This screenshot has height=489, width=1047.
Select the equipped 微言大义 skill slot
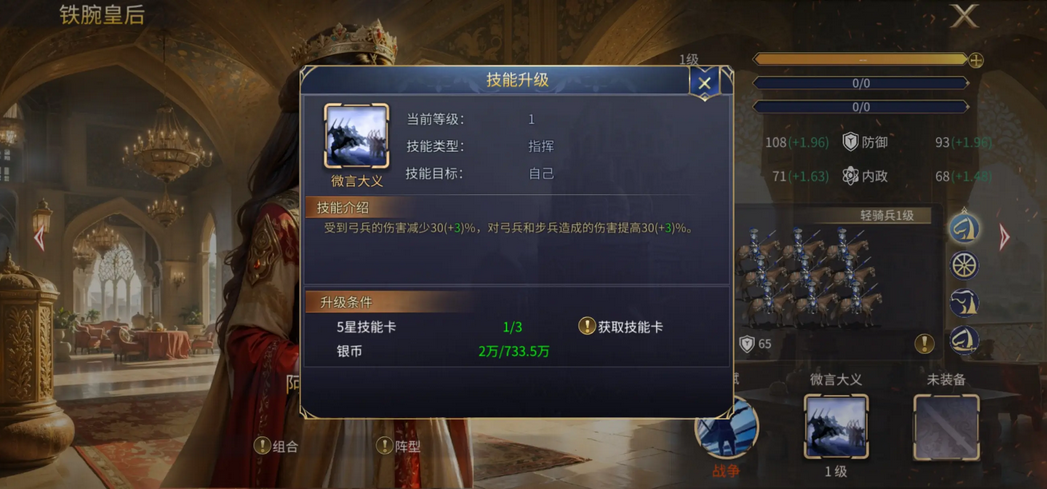[x=836, y=427]
